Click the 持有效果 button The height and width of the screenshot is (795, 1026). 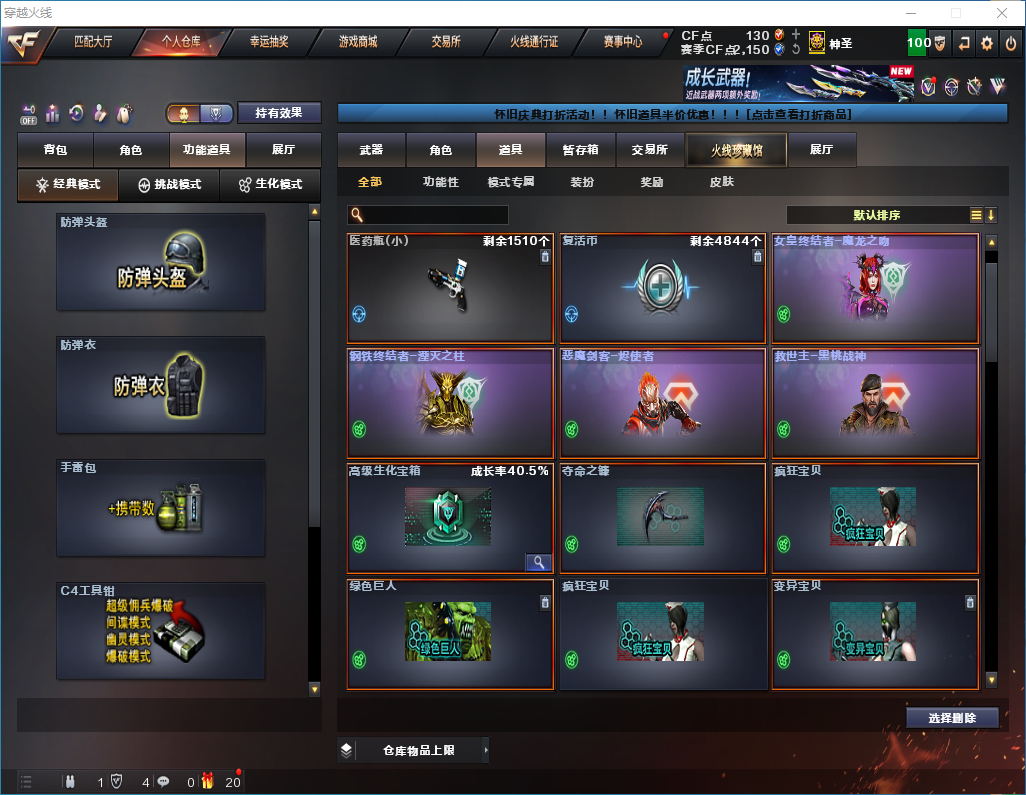[x=279, y=113]
